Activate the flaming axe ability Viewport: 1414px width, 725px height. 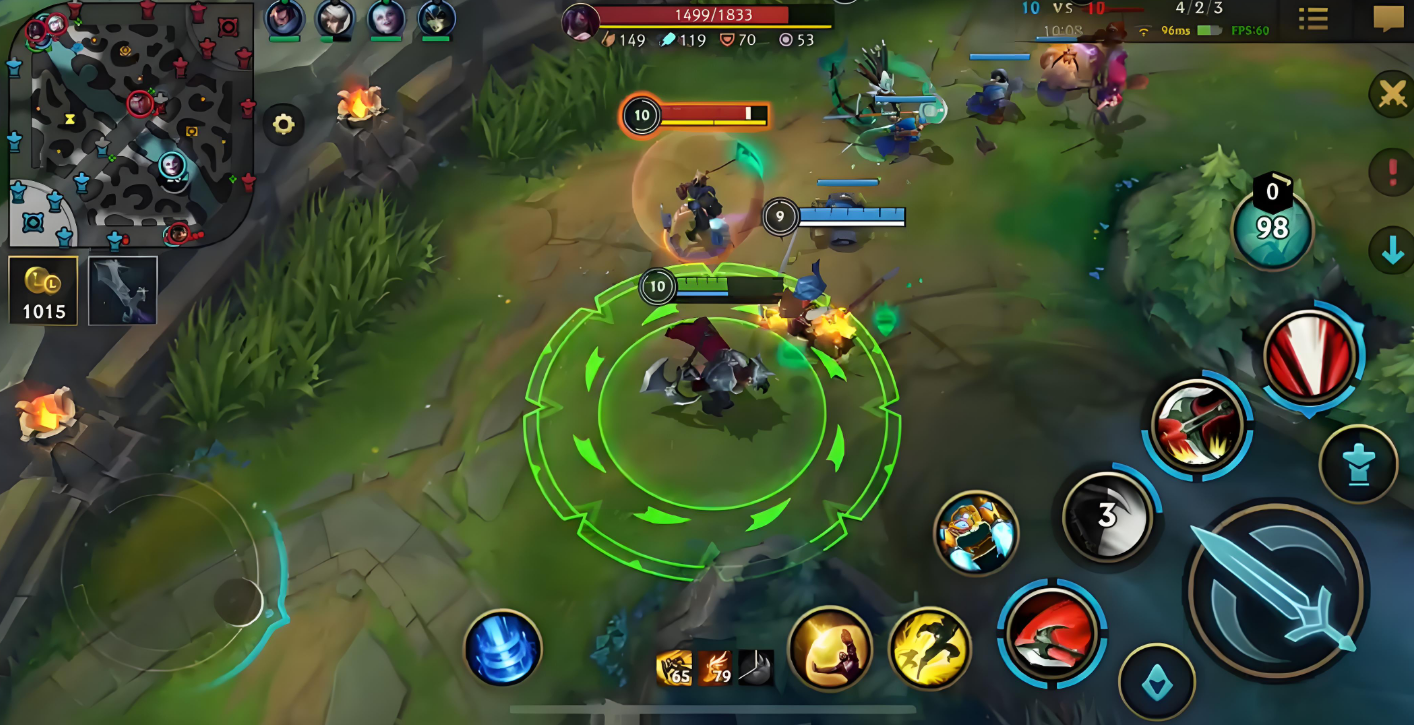1196,427
